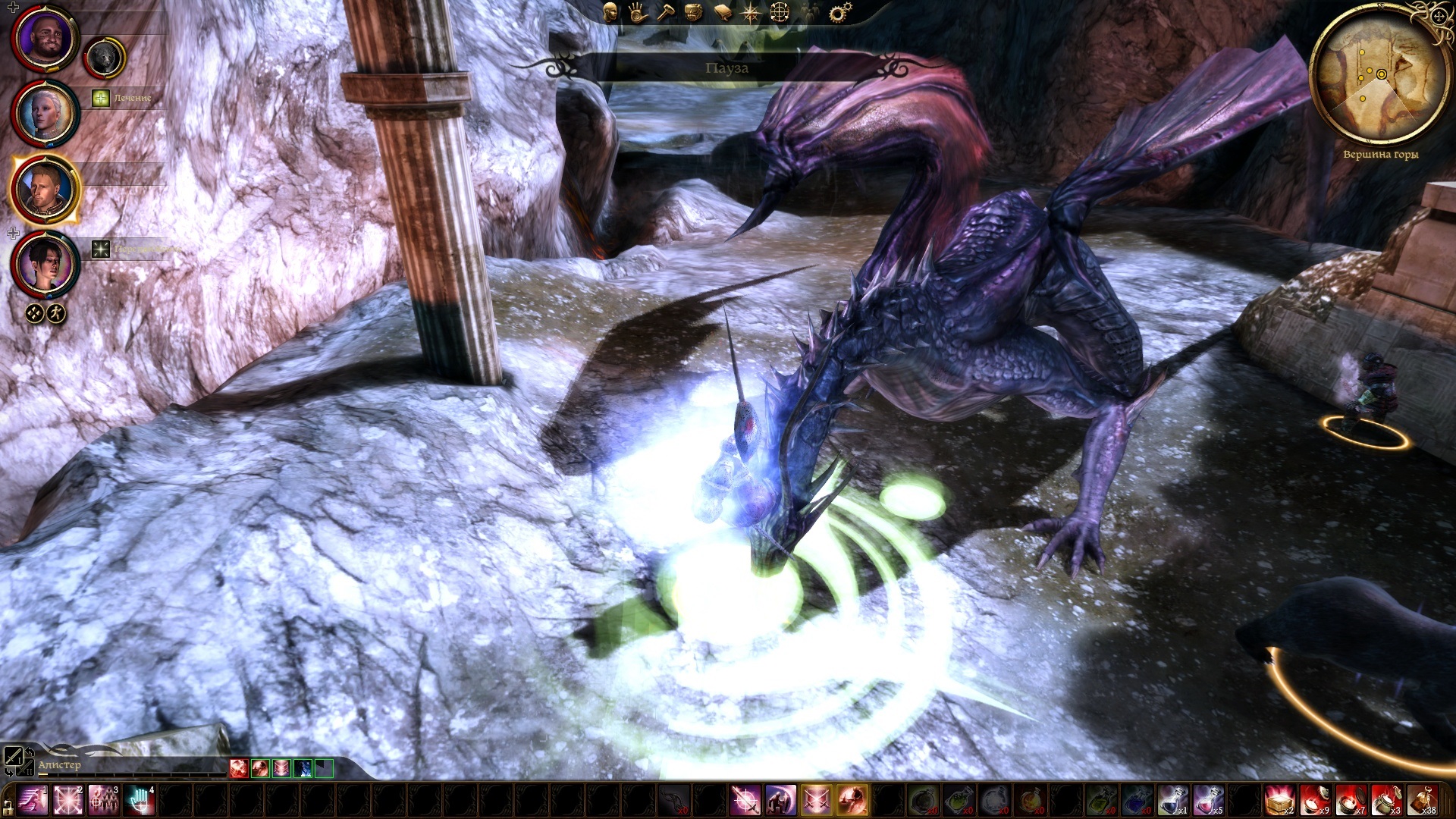The image size is (1456, 819).
Task: Select the bearded top party portrait
Action: 45,39
